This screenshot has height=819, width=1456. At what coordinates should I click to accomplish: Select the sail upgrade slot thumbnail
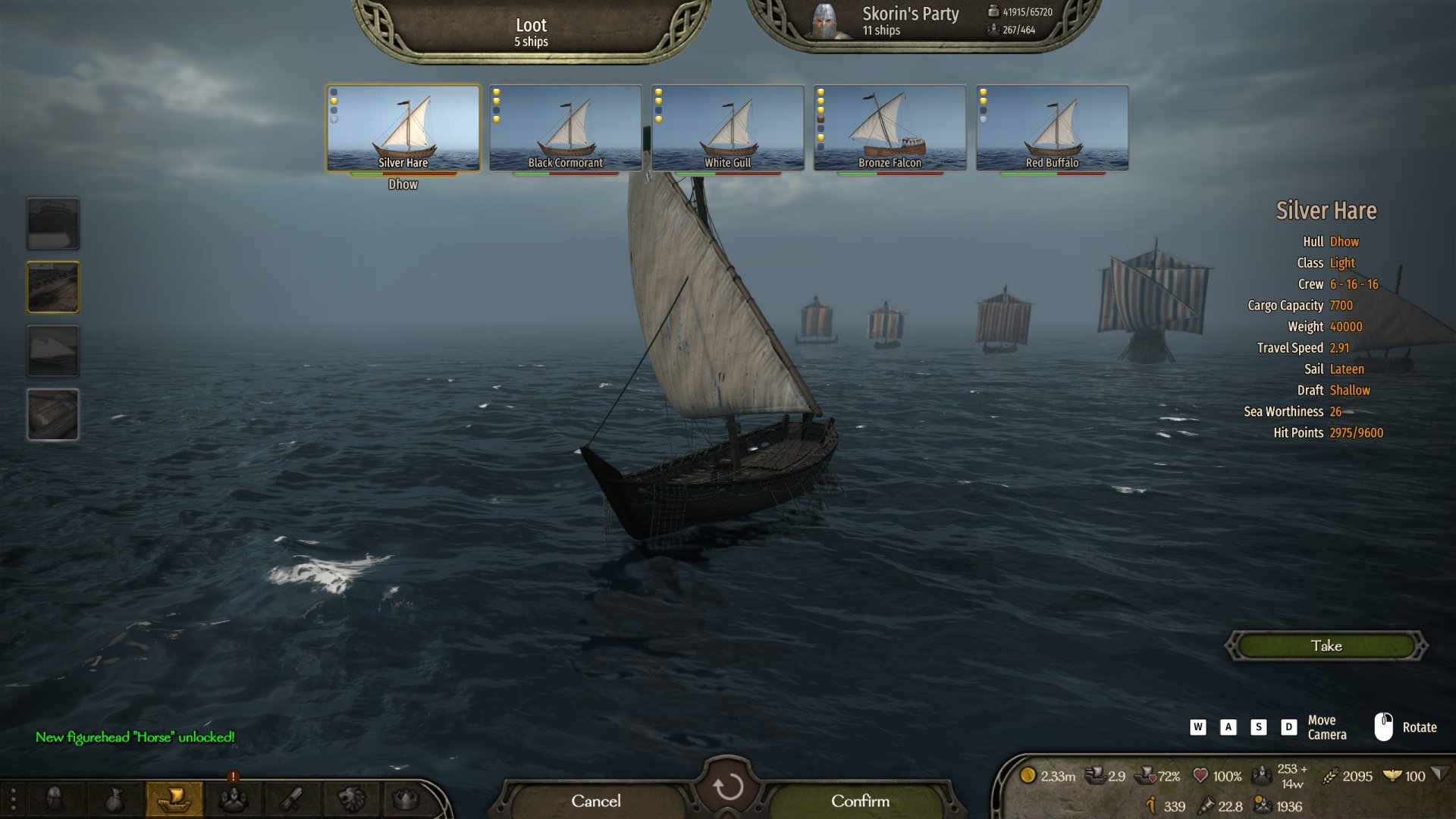click(53, 351)
